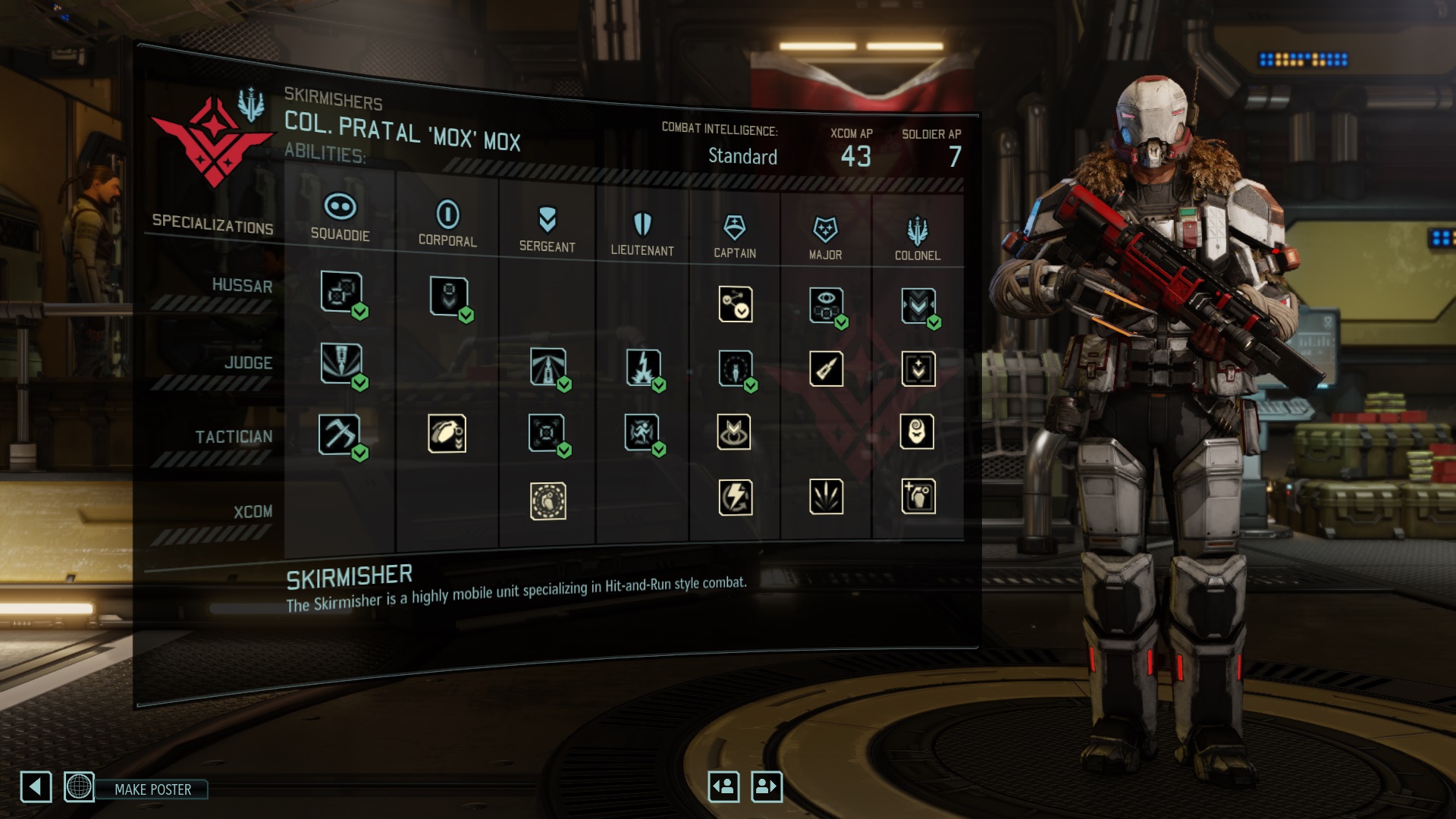Screen dimensions: 1456x819
Task: Select the grappling hook ability icon
Action: (x=339, y=435)
